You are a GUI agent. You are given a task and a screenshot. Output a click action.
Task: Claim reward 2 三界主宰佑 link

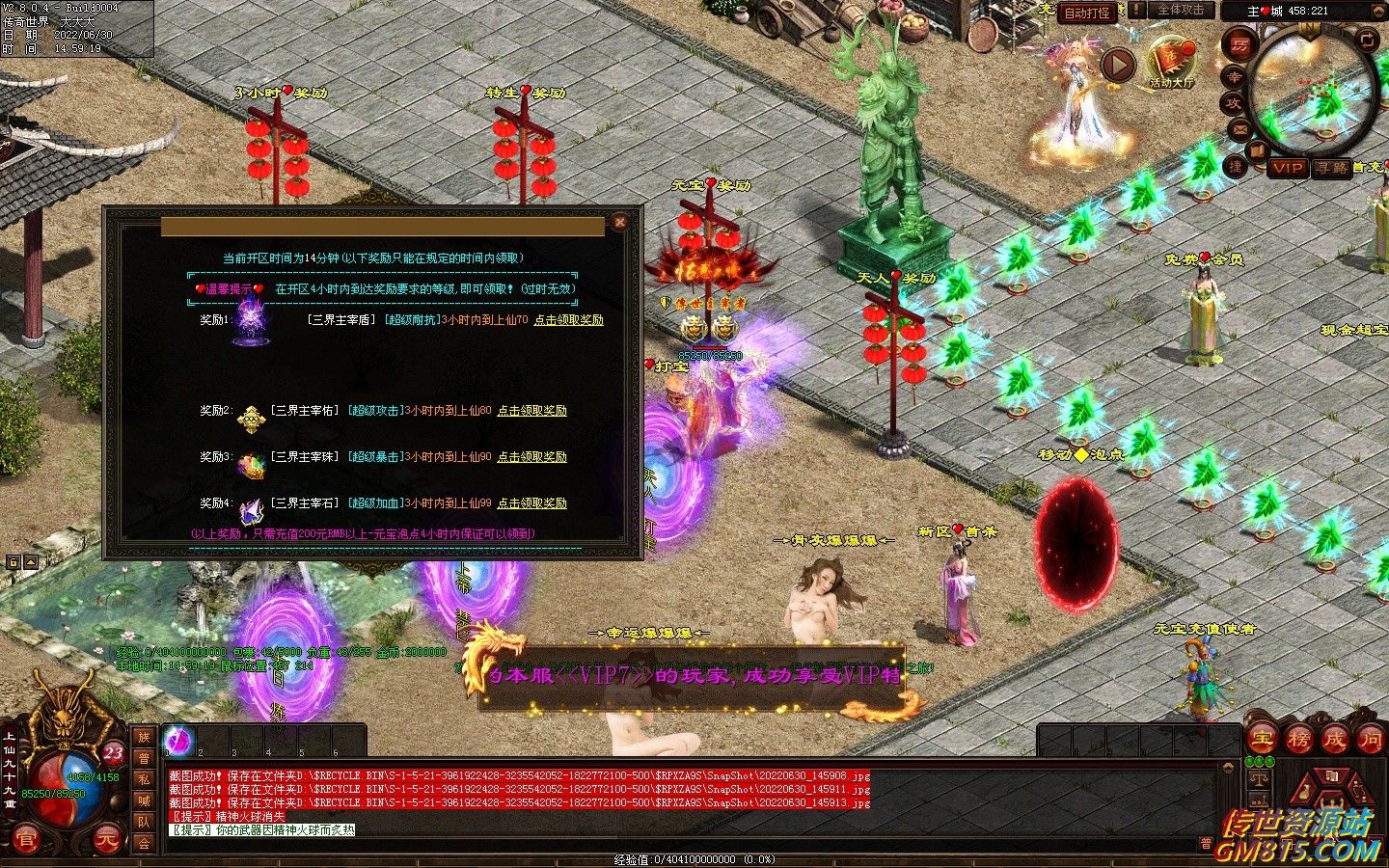click(x=531, y=411)
